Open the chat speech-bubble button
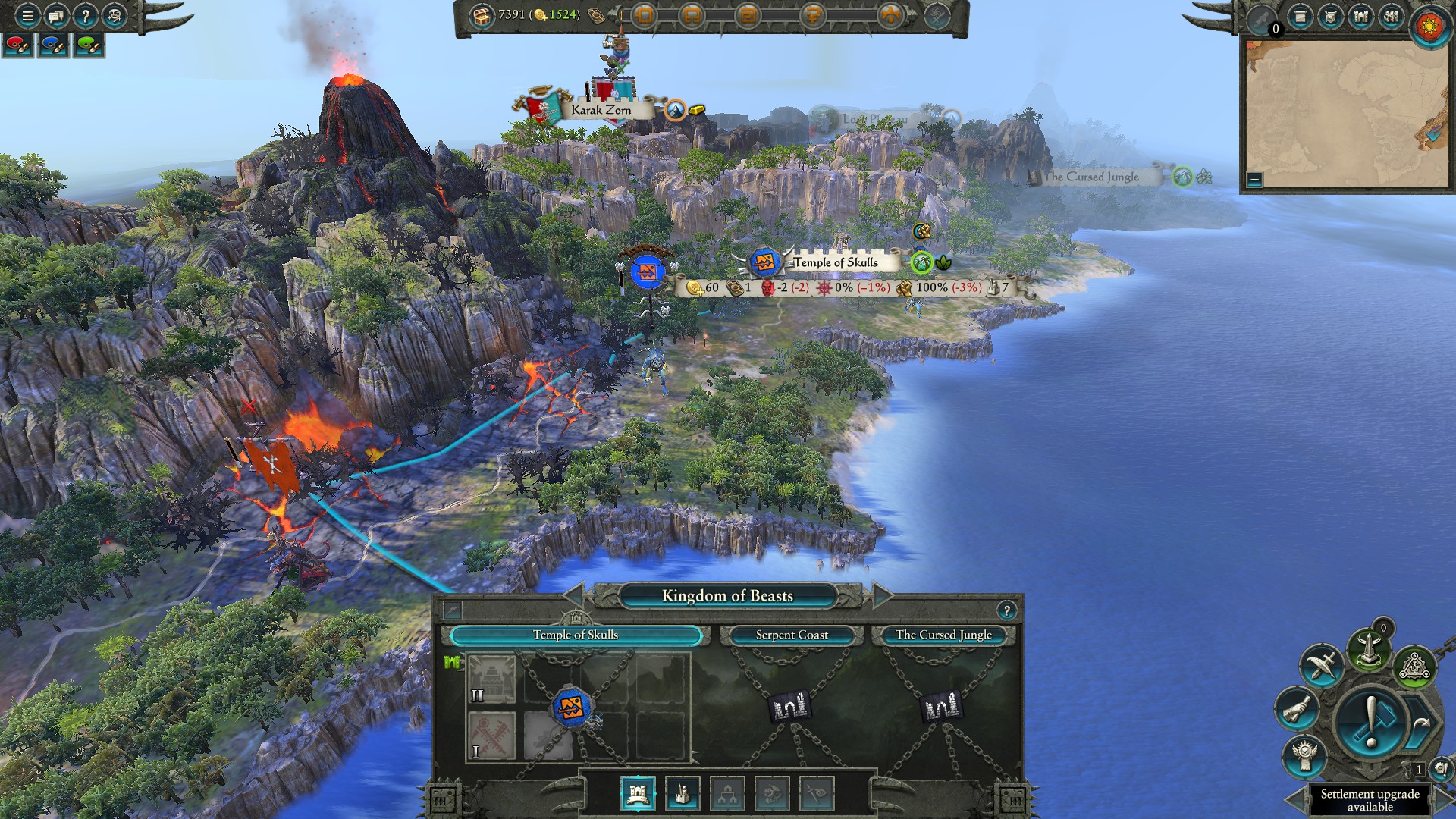This screenshot has width=1456, height=819. tap(56, 15)
